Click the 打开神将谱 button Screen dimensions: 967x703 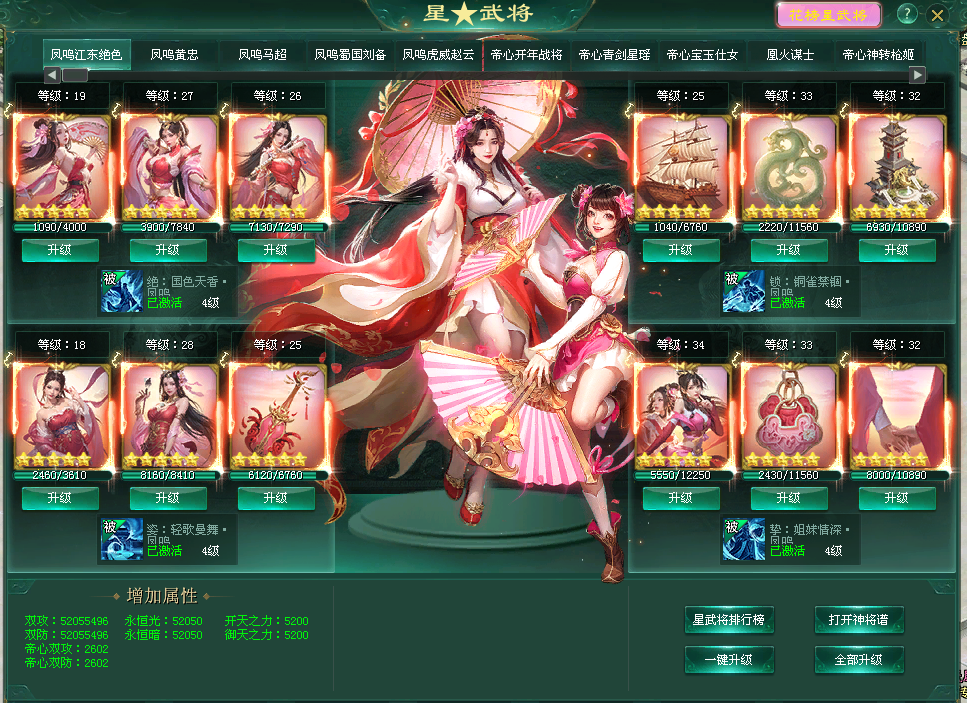[859, 620]
